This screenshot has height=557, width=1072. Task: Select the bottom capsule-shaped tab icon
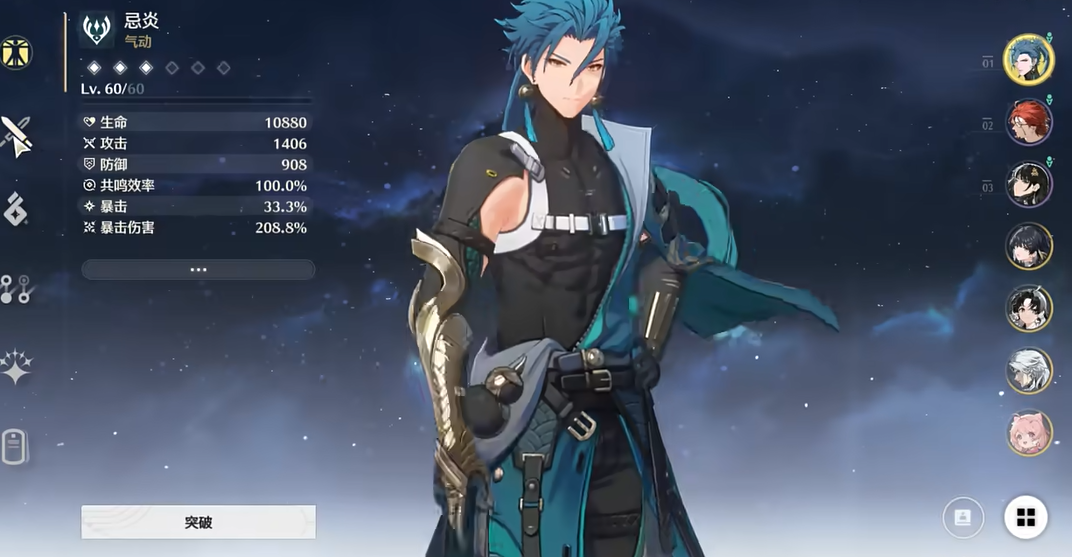(14, 447)
